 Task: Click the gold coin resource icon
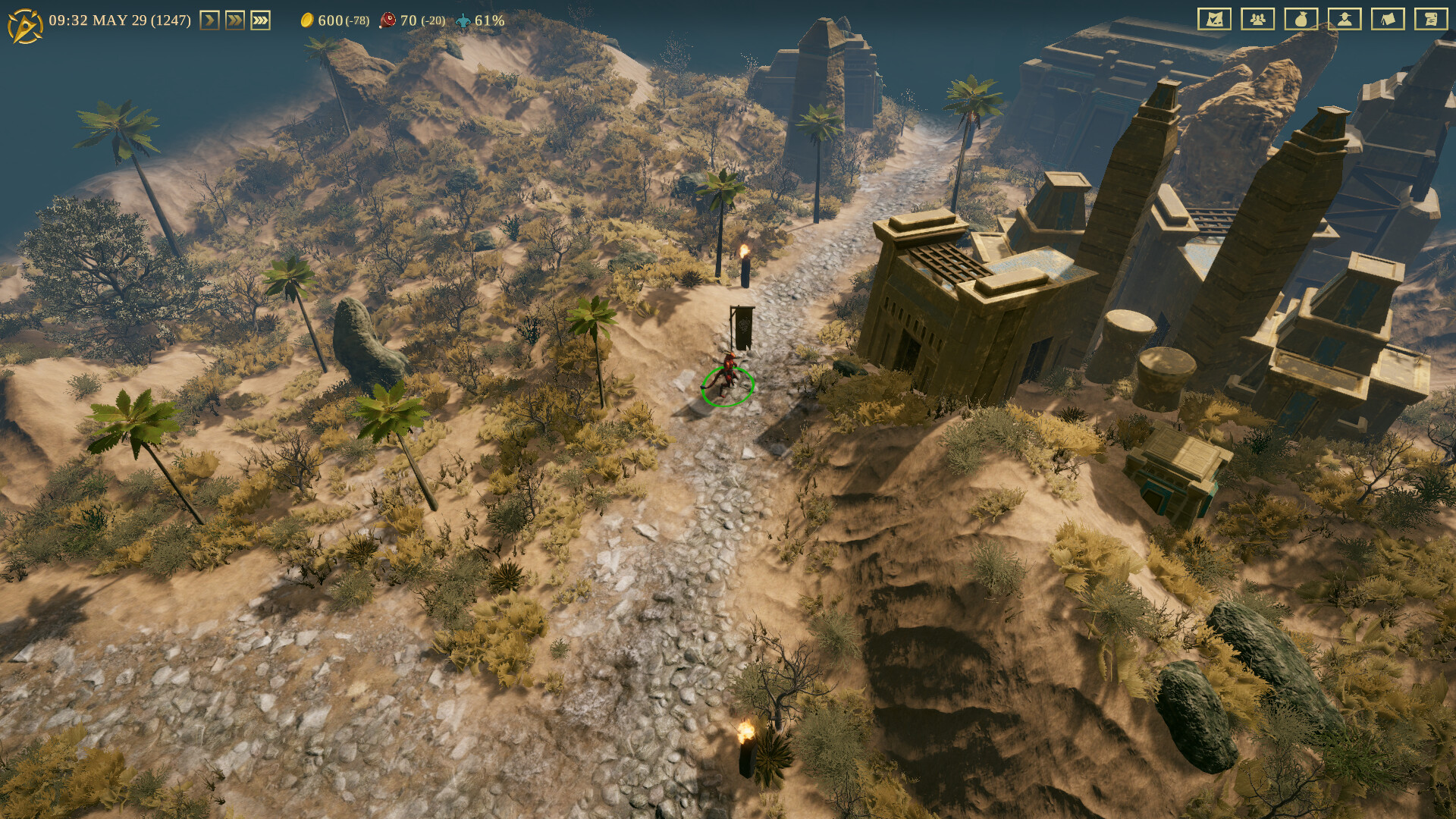click(x=308, y=20)
